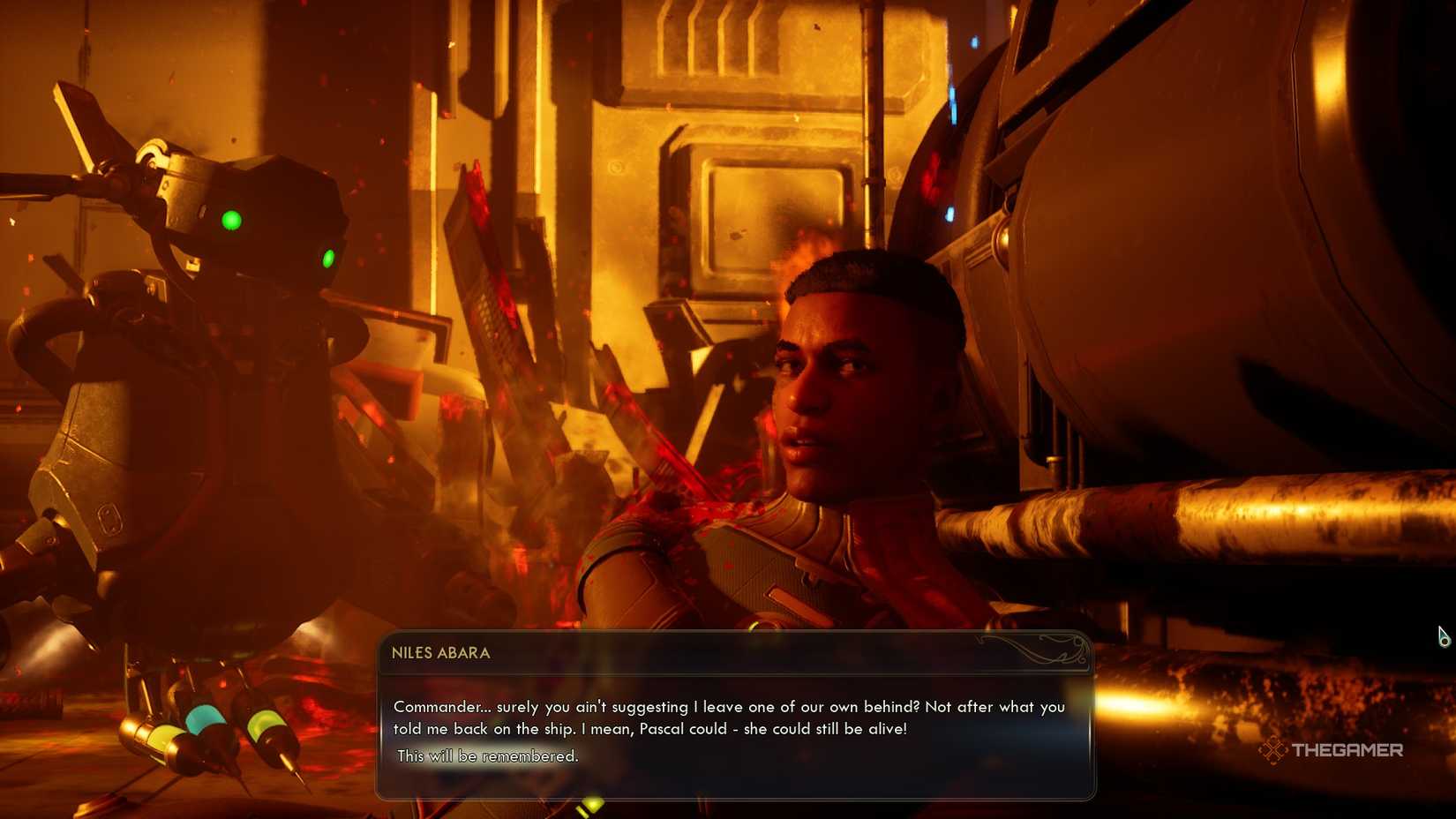This screenshot has height=819, width=1456.
Task: Click the 'This will be remembered.' notification
Action: (488, 755)
